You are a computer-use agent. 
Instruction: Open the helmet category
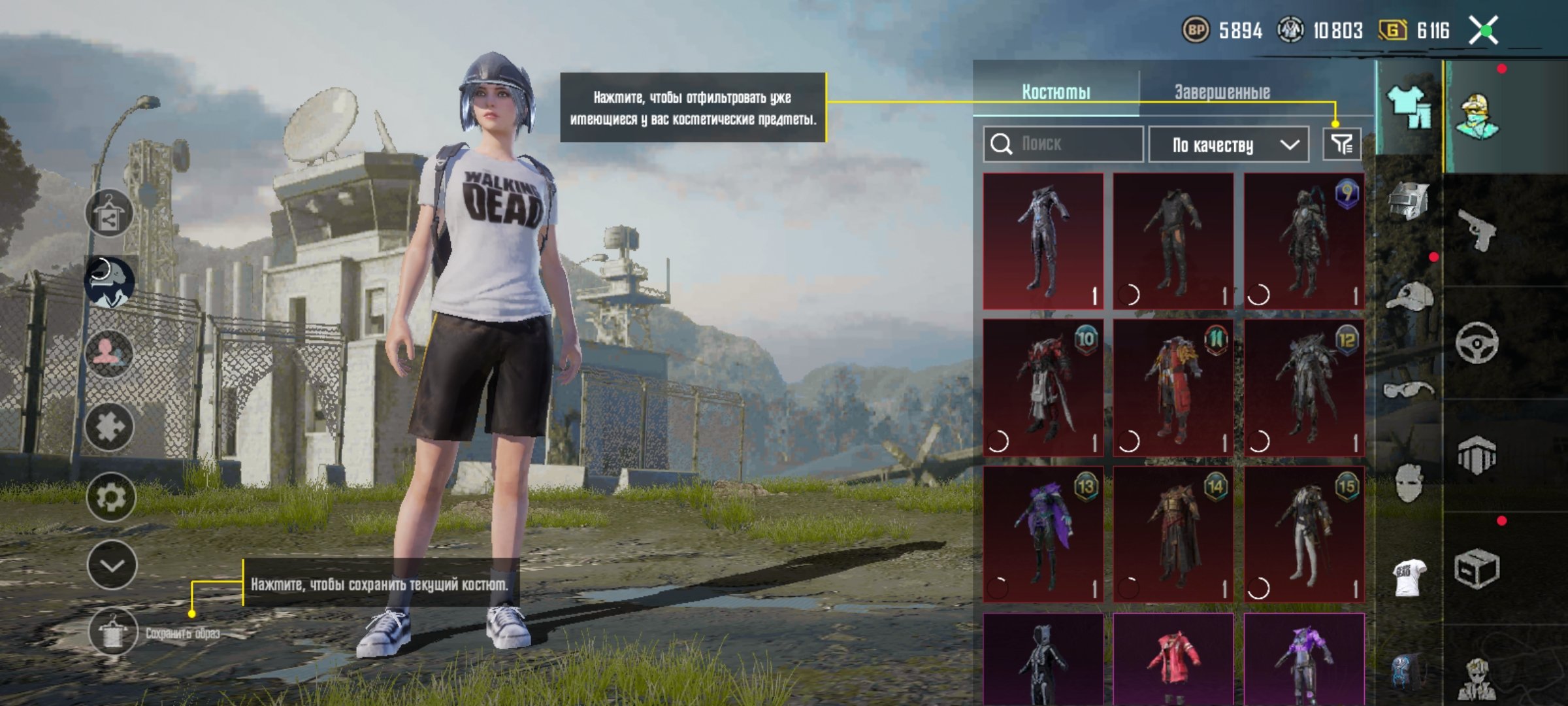point(1409,200)
